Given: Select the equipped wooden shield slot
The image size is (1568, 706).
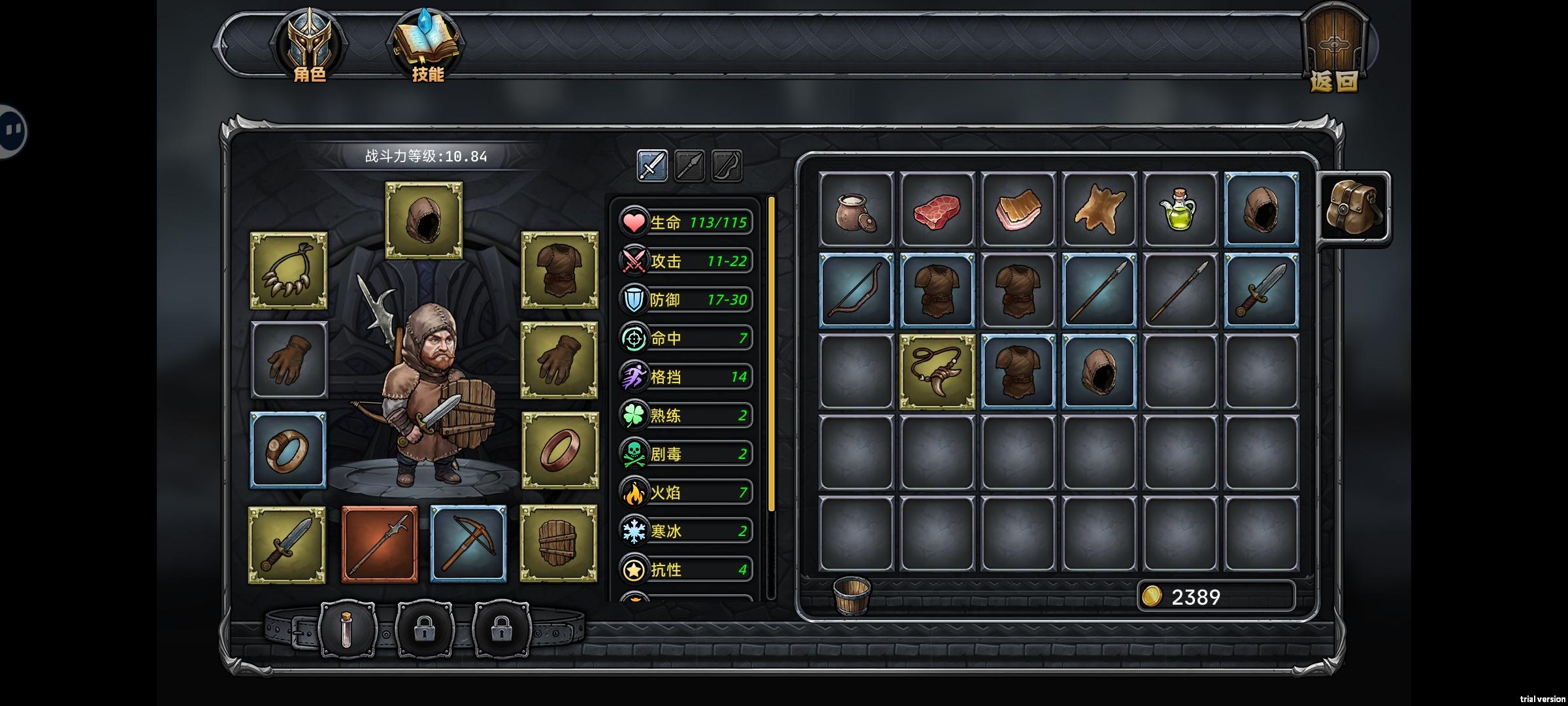Looking at the screenshot, I should tap(559, 544).
